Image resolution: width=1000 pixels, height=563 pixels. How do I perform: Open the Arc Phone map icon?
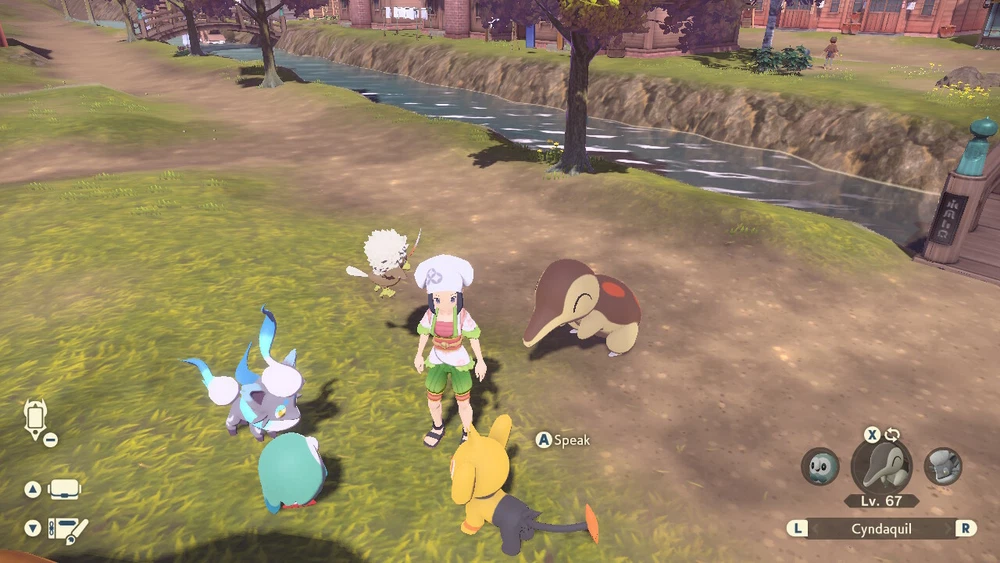click(36, 419)
